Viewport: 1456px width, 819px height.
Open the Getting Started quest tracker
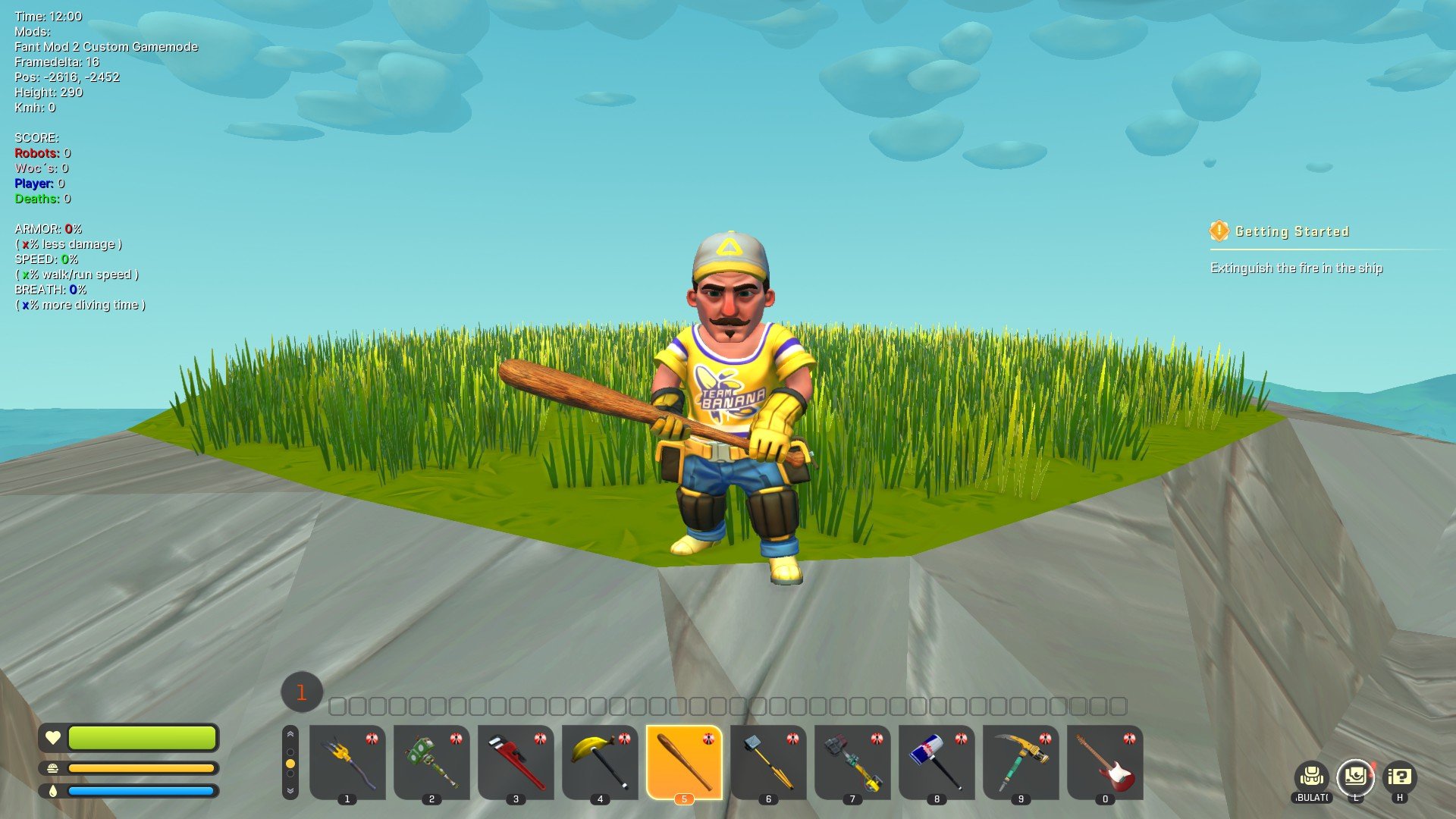point(1291,231)
